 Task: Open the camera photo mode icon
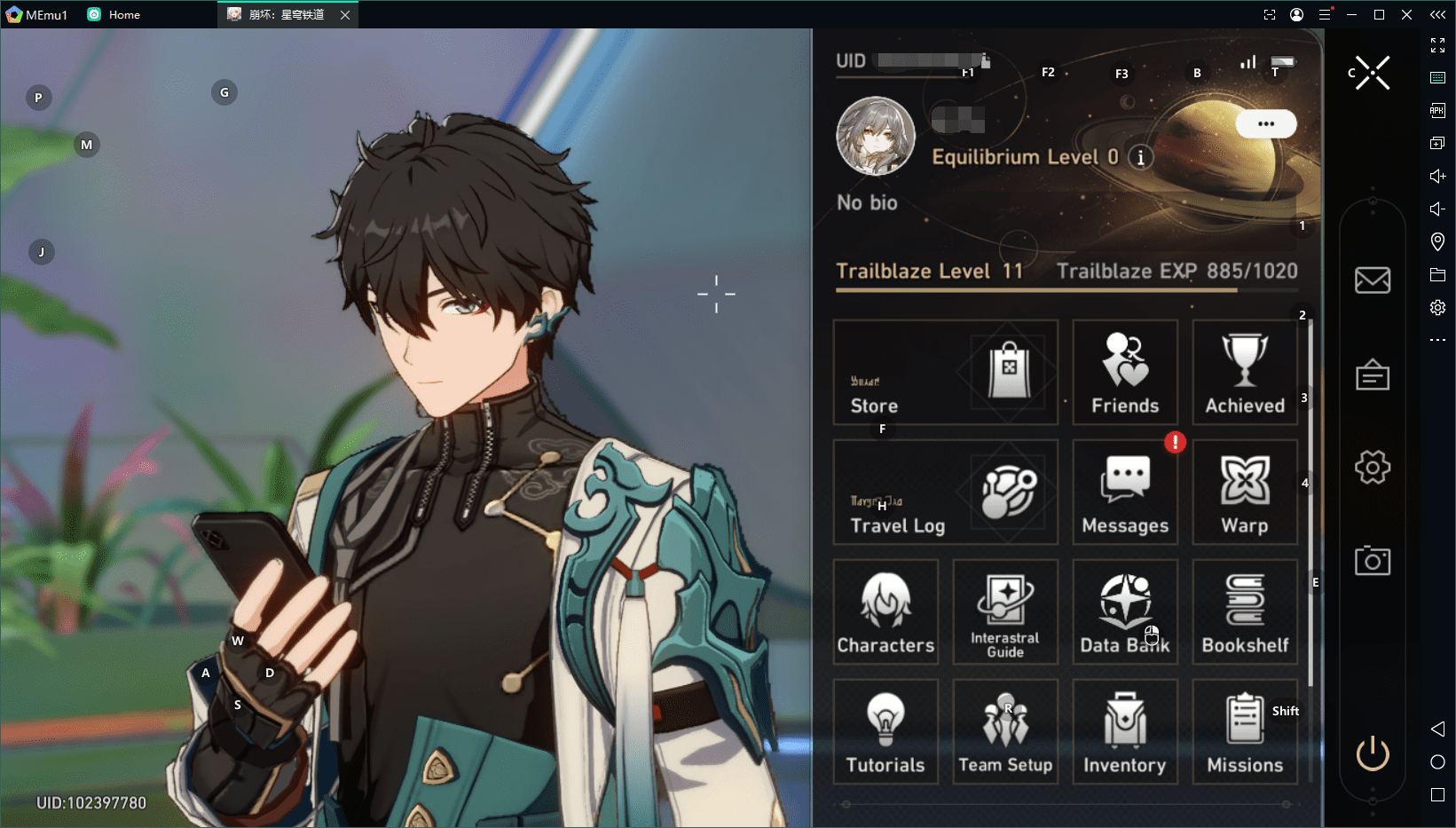[x=1373, y=561]
